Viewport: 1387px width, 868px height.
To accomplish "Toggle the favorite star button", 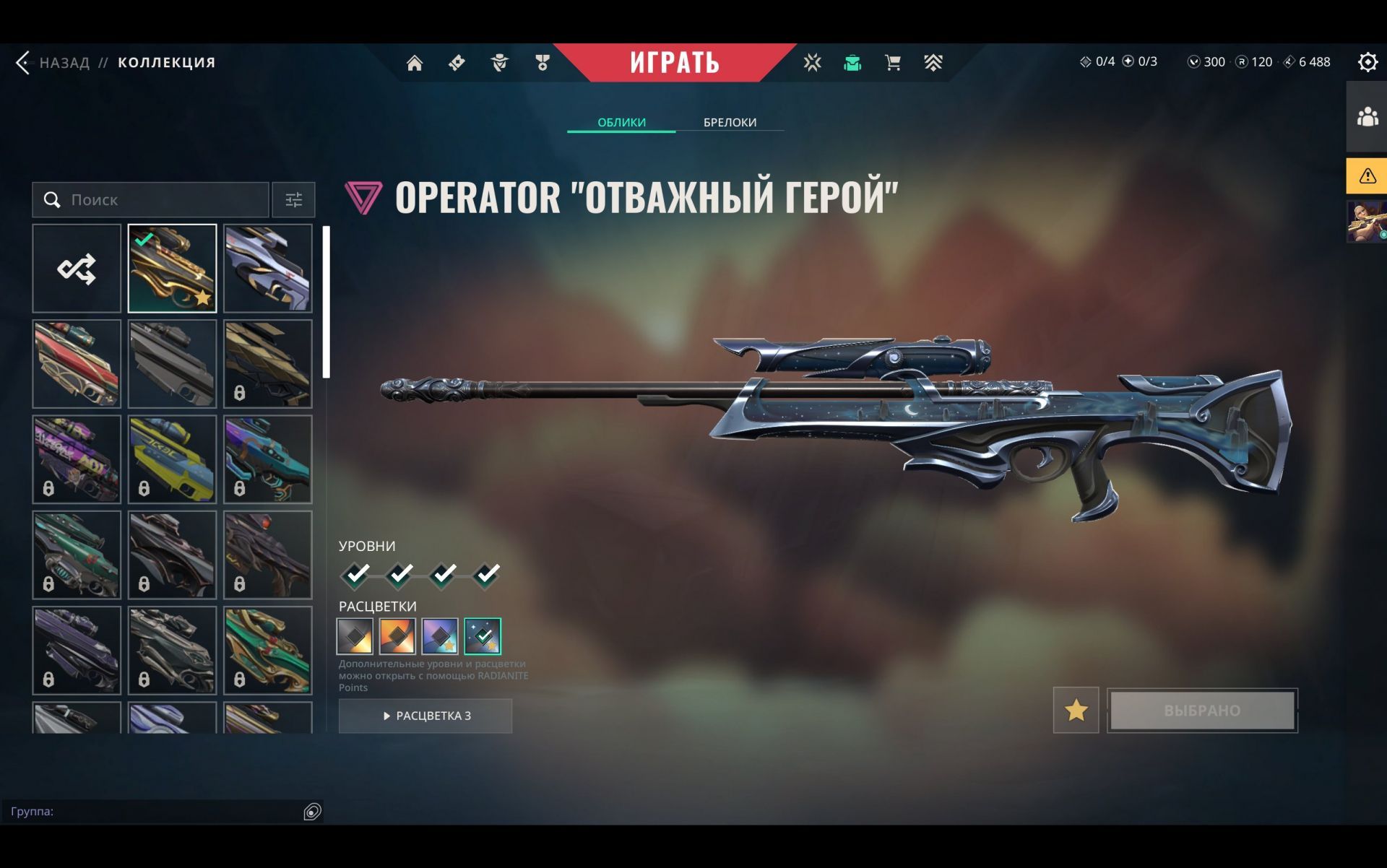I will (1076, 710).
